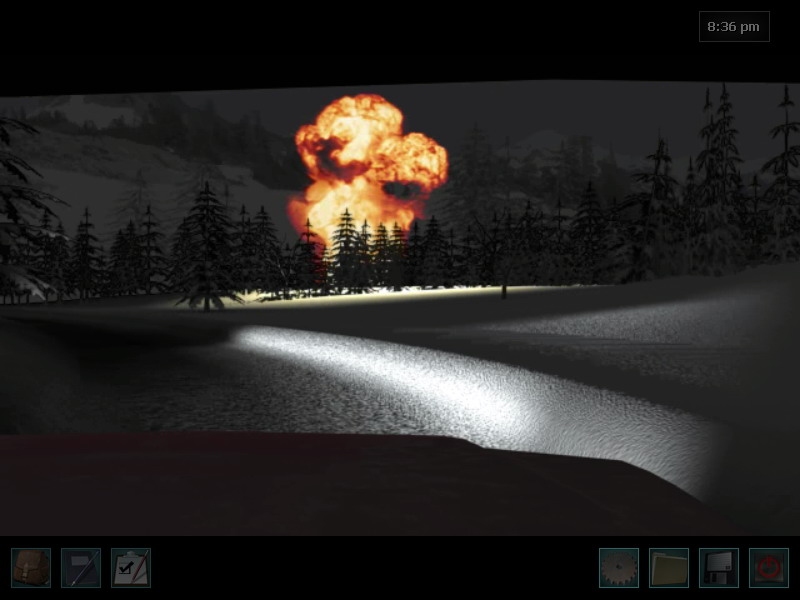Save game with the floppy disk icon

[719, 567]
